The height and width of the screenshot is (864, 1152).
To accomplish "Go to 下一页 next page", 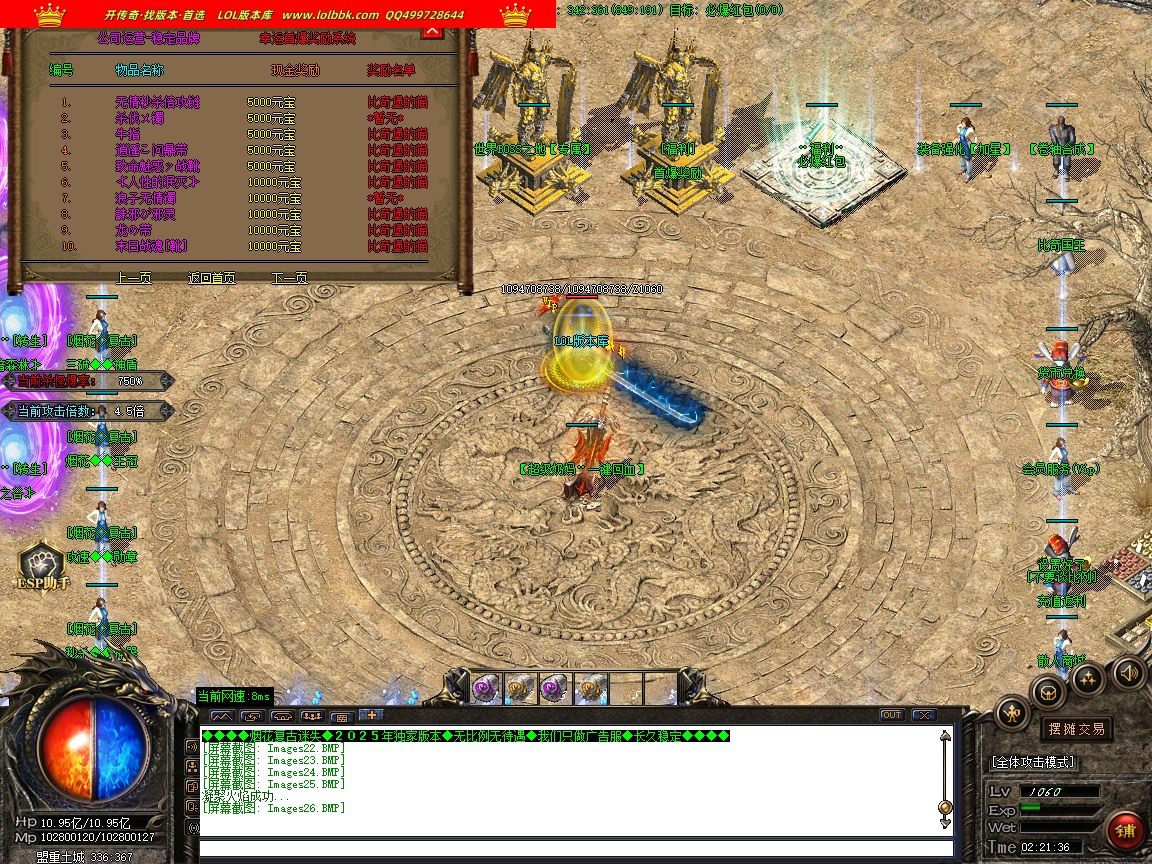I will pos(289,278).
